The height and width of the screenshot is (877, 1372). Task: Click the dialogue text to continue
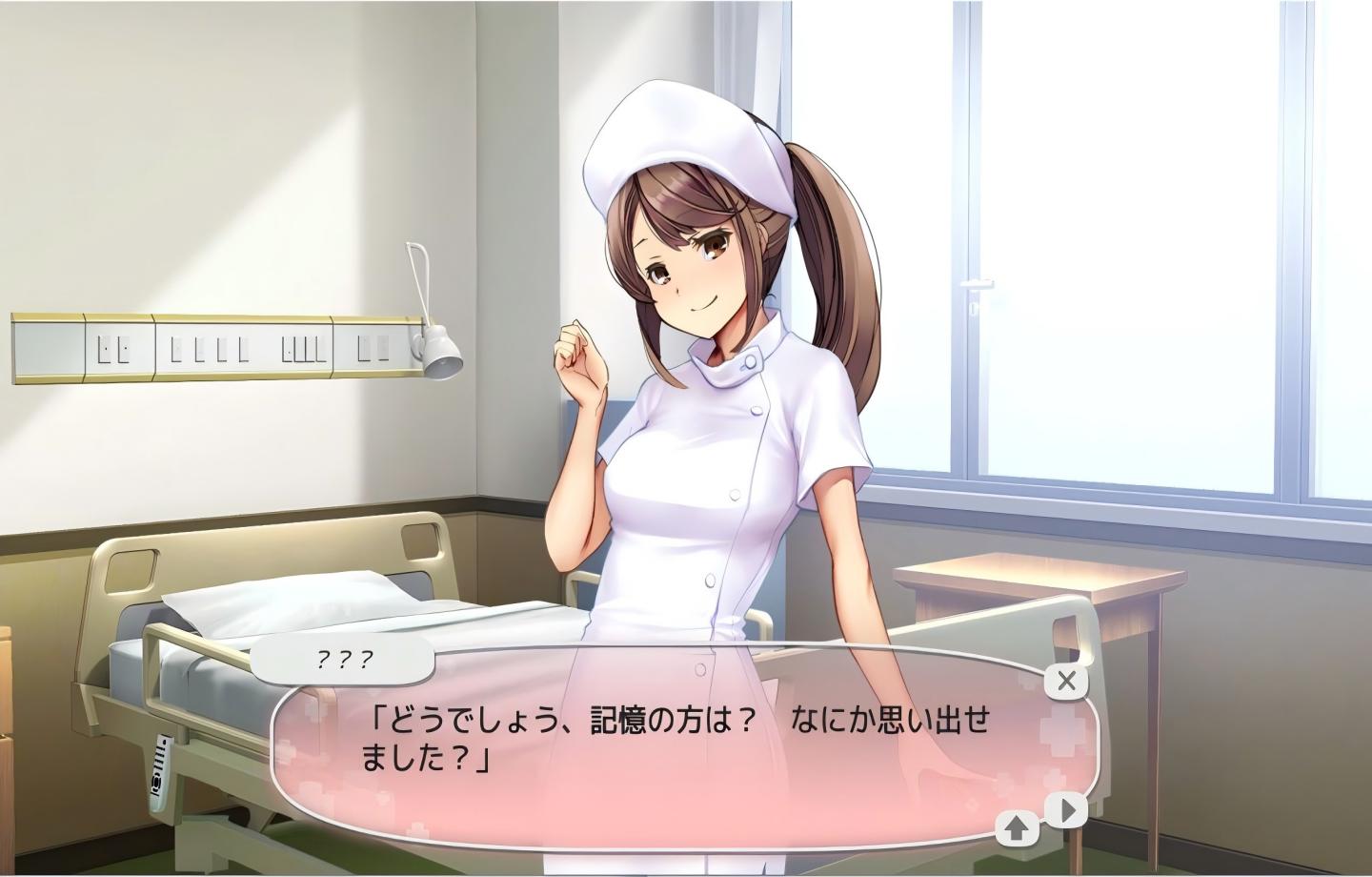click(667, 739)
